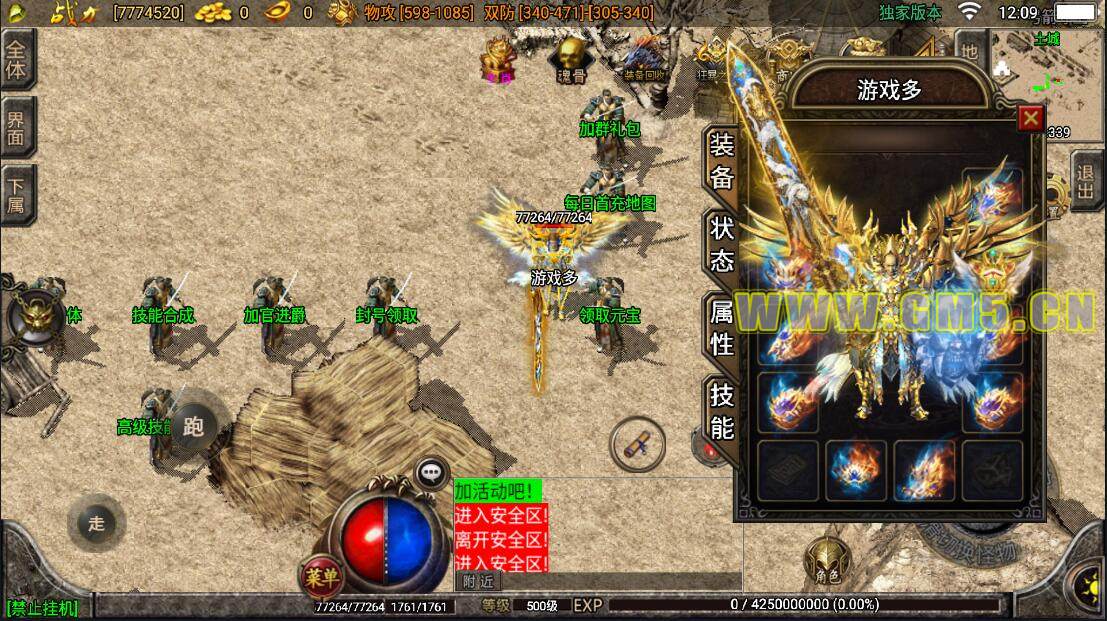Open the 角色 character helmet icon

coord(826,560)
